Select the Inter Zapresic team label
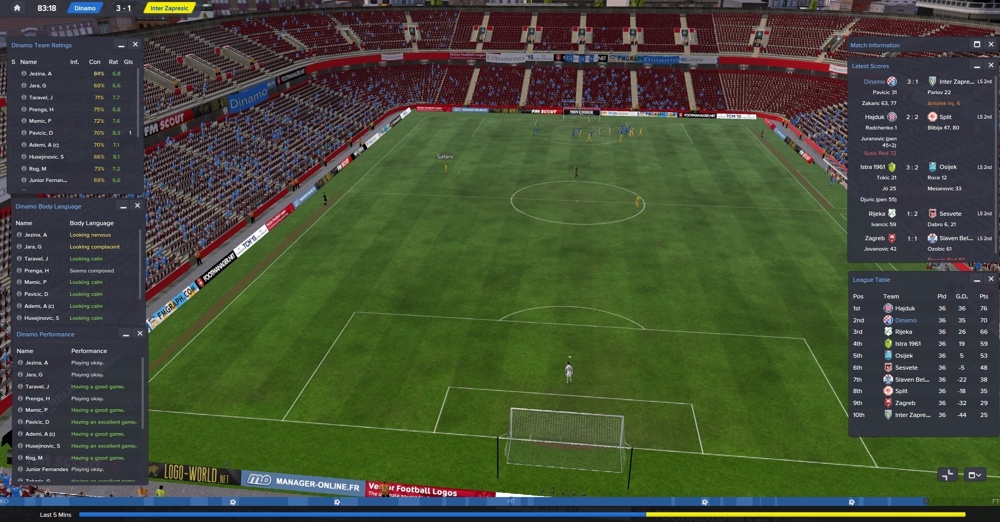Viewport: 1000px width, 522px height. (170, 8)
